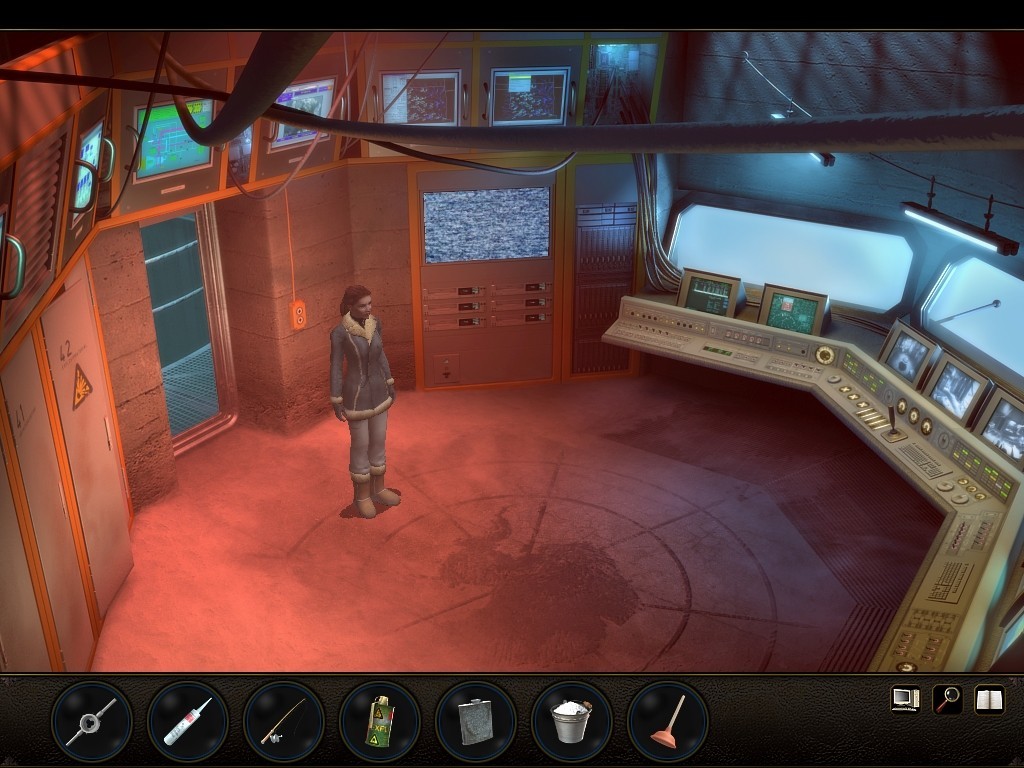
Task: Pick the sealant tube from inventory
Action: click(x=188, y=722)
